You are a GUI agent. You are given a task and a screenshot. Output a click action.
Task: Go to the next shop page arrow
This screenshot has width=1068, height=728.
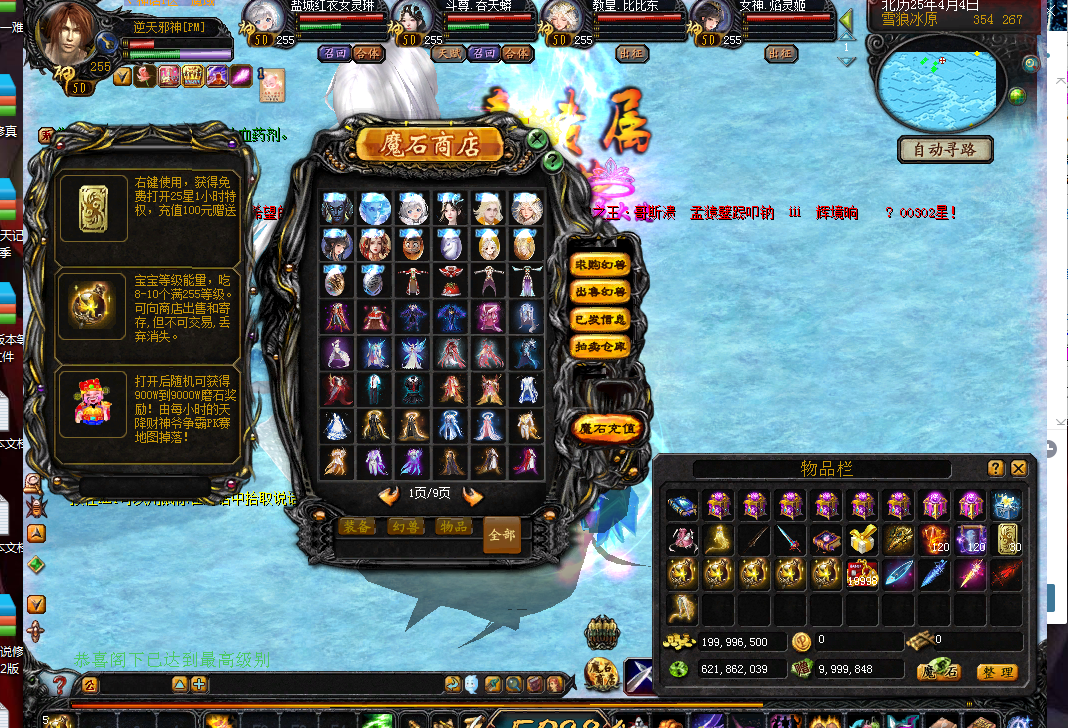pyautogui.click(x=473, y=496)
